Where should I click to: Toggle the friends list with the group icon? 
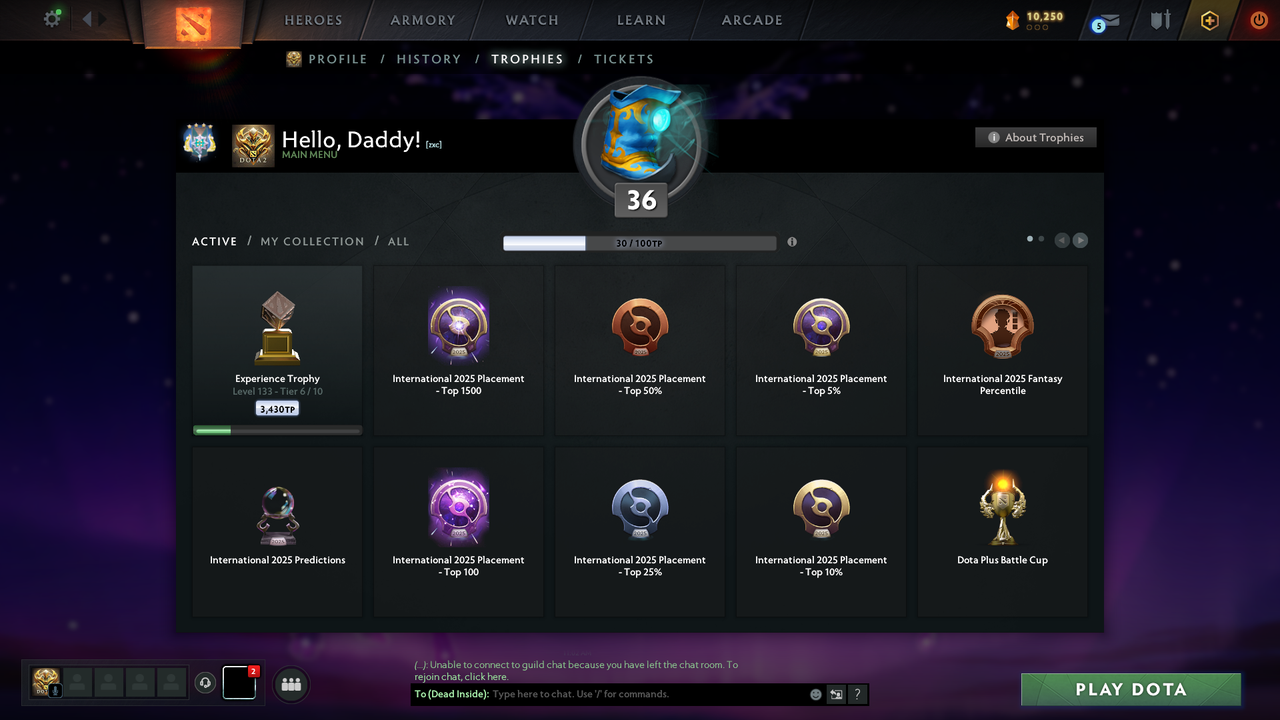coord(290,683)
